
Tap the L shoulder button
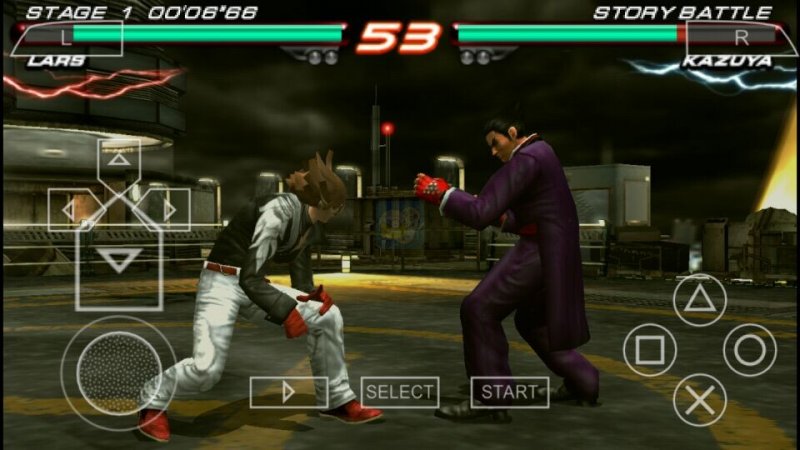67,37
